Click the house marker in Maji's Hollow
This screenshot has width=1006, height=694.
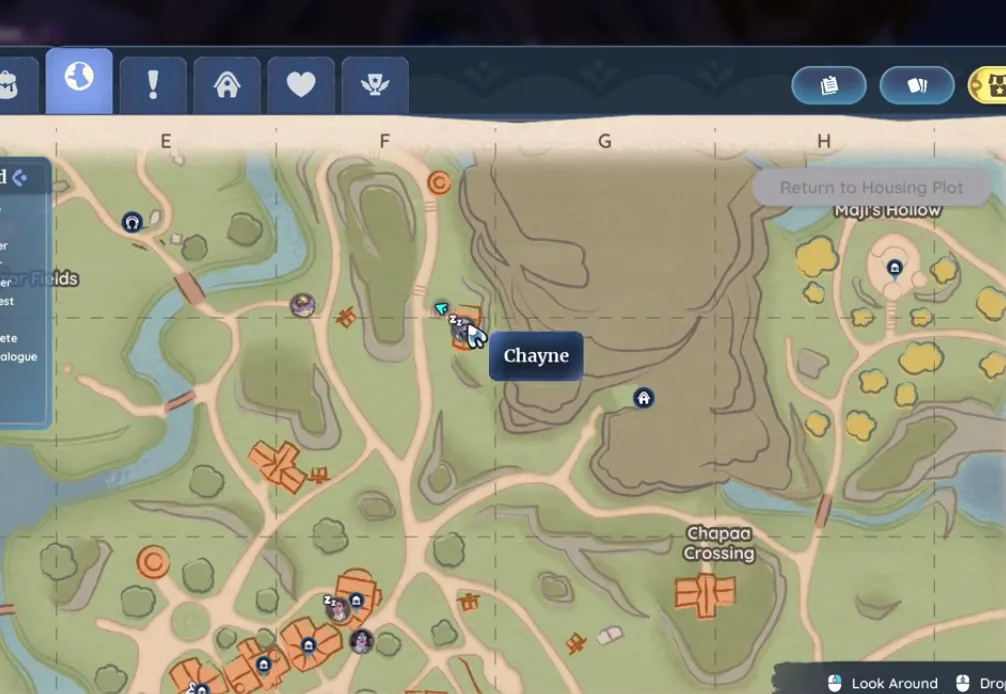click(x=895, y=268)
